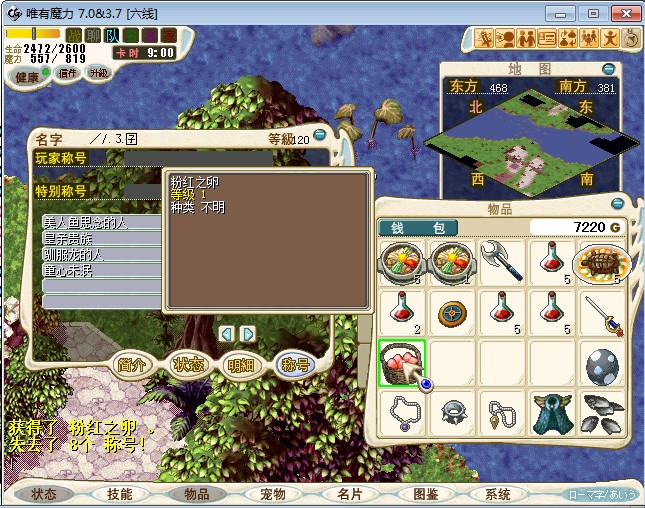Open the 宠物 (Pets) menu

273,494
